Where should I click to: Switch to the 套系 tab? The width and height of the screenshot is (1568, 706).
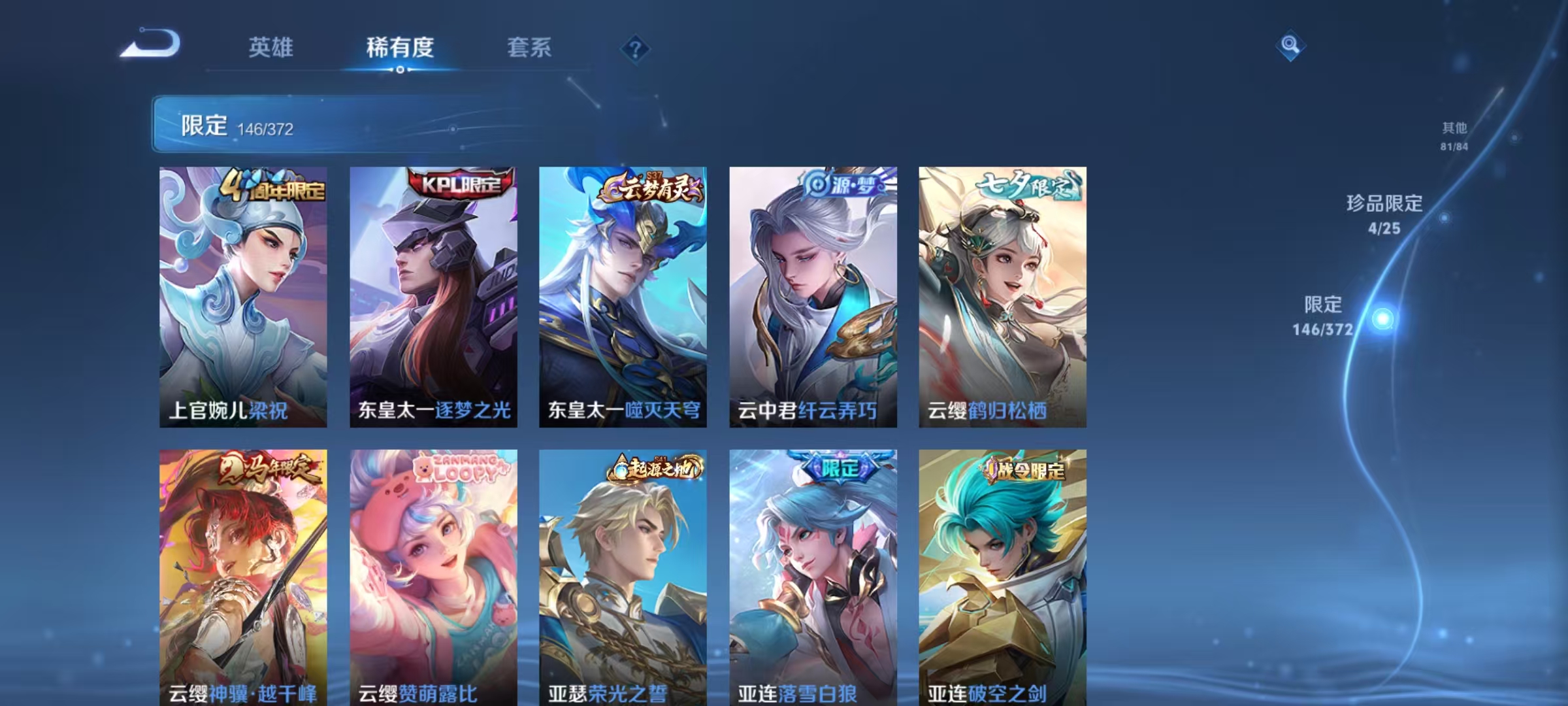pos(529,48)
